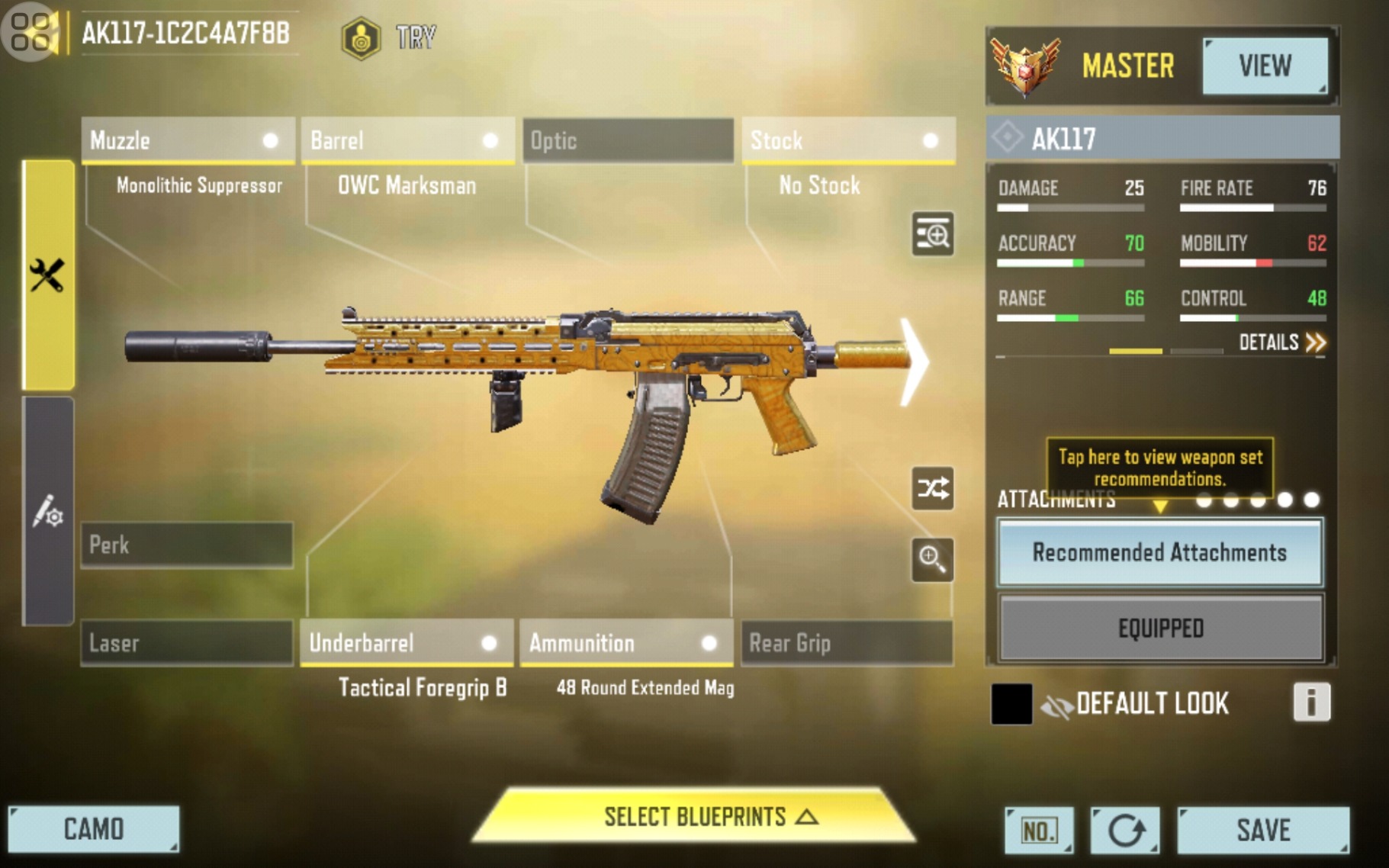The width and height of the screenshot is (1389, 868).
Task: Open the empty Optic slot
Action: pos(628,140)
